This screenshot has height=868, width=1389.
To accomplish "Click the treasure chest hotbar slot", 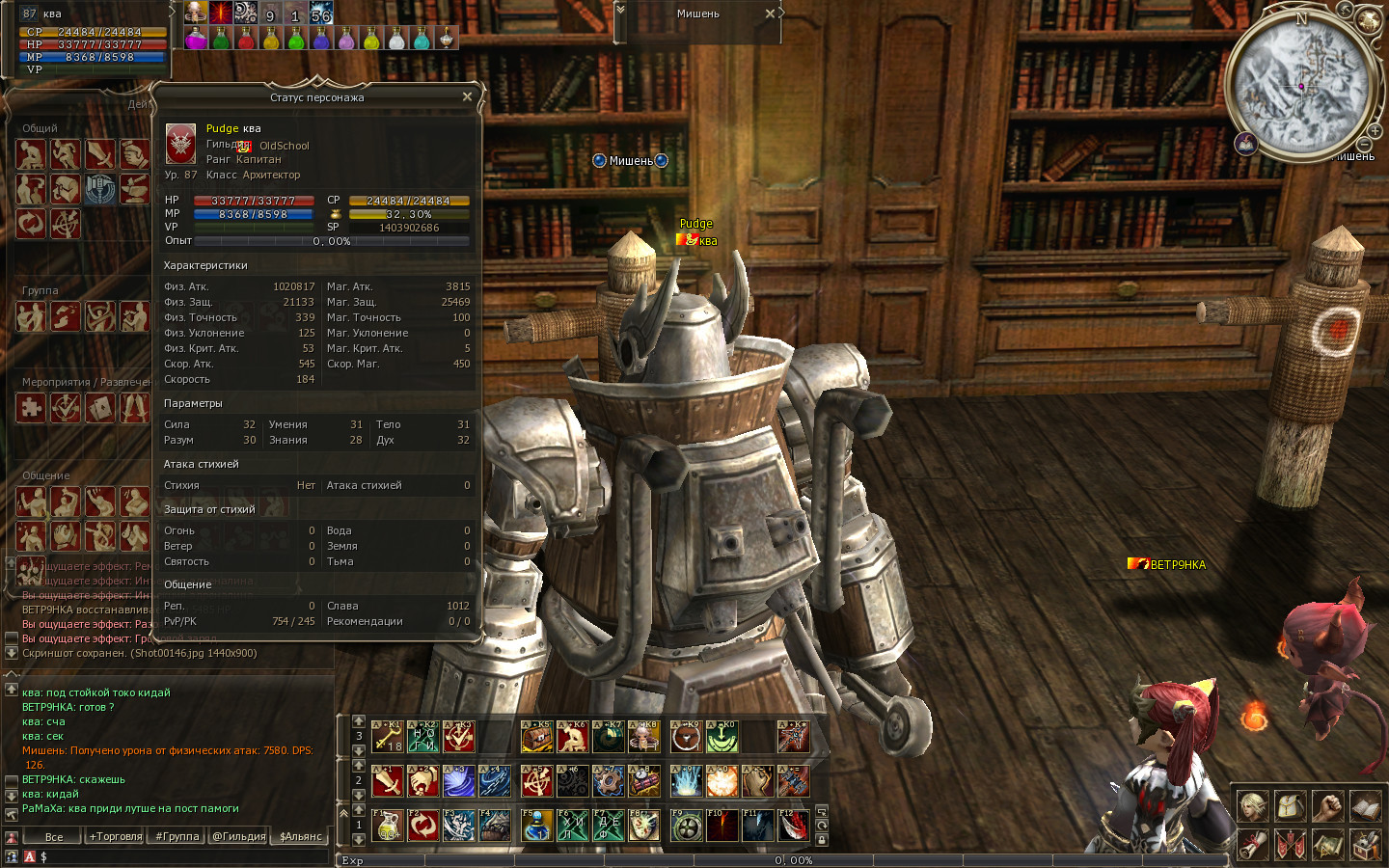I will click(536, 737).
